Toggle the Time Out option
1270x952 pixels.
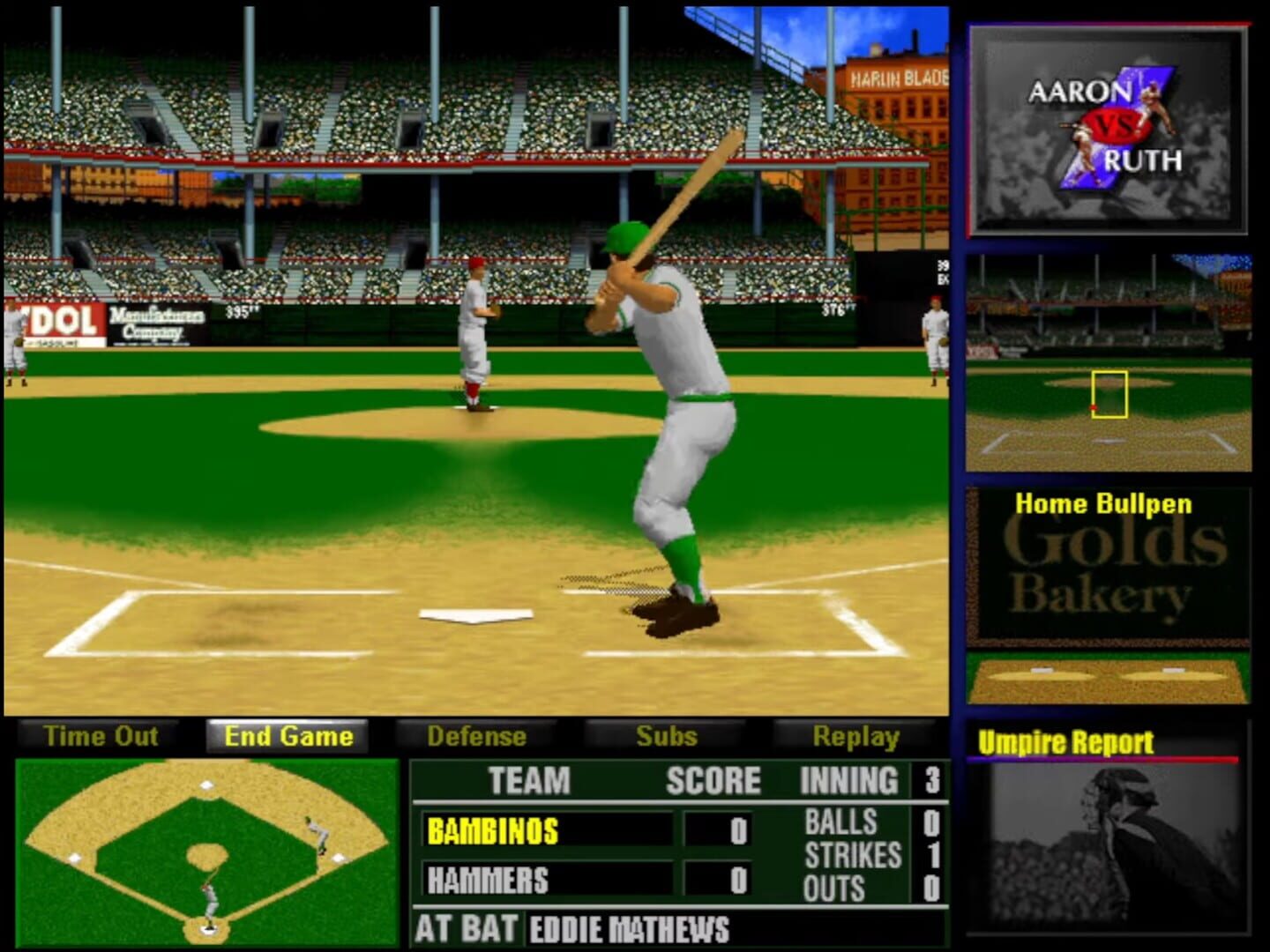click(x=101, y=736)
